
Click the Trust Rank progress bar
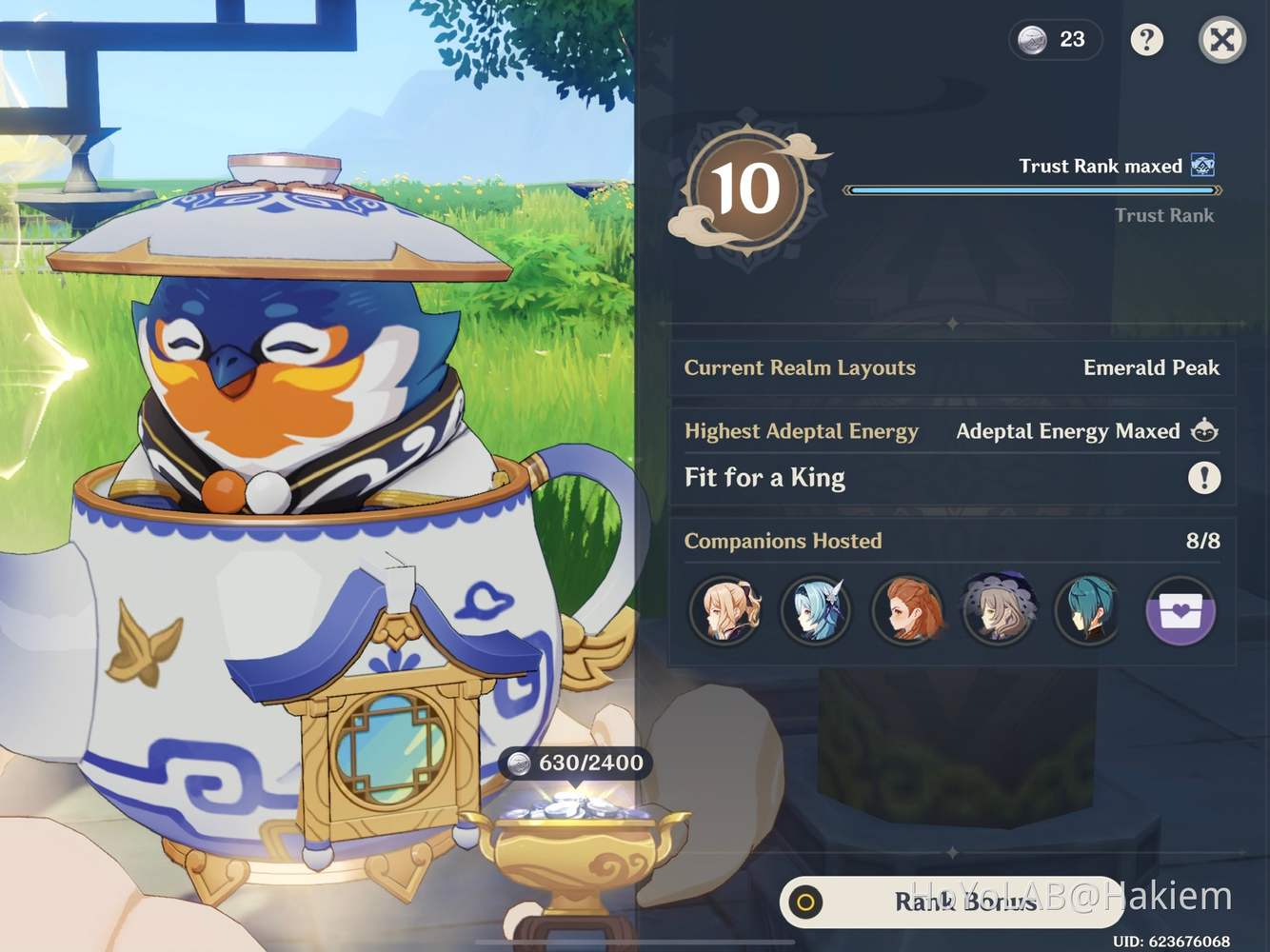click(x=1033, y=189)
